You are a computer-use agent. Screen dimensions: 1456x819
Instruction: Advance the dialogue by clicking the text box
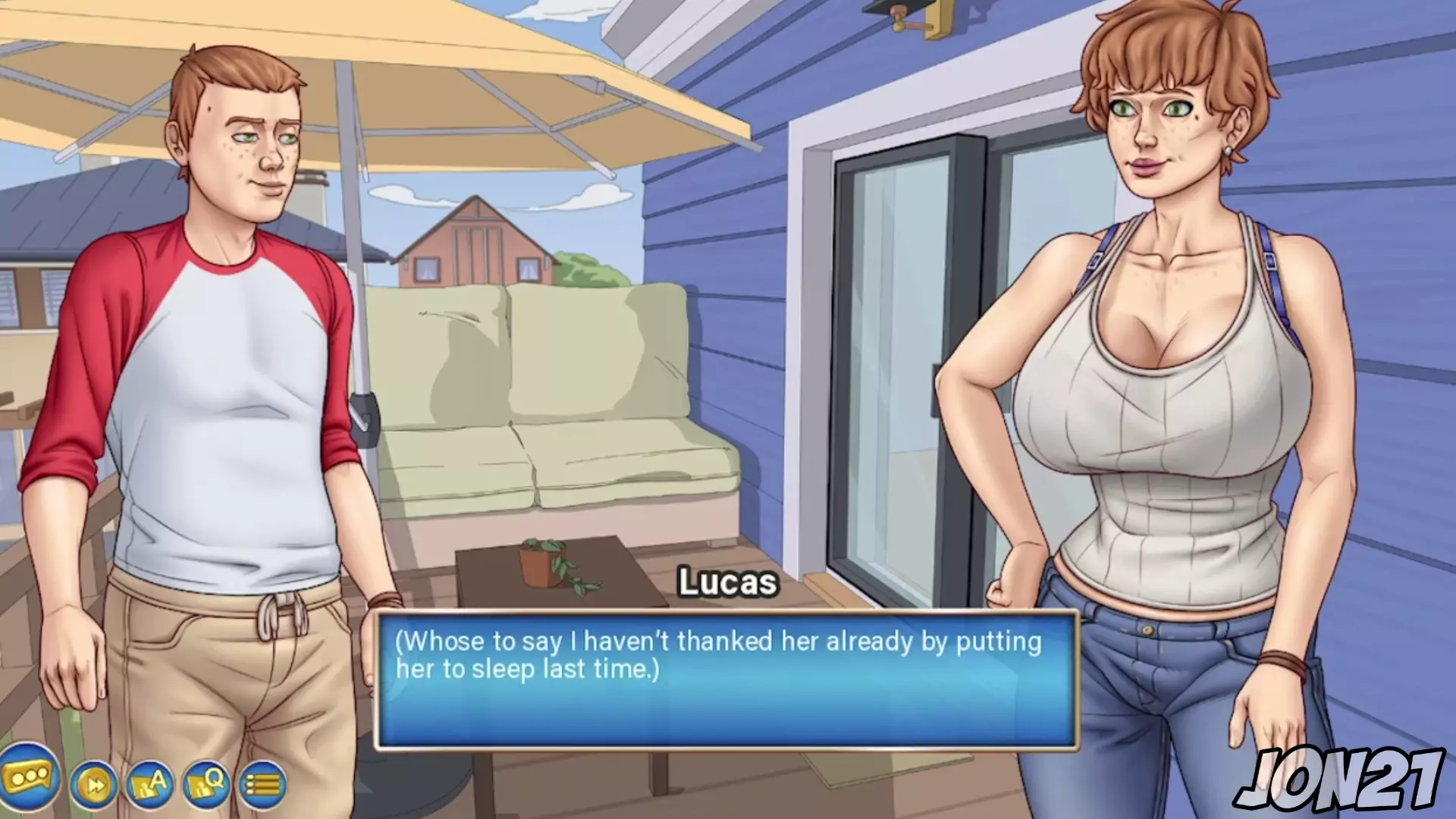(x=726, y=680)
